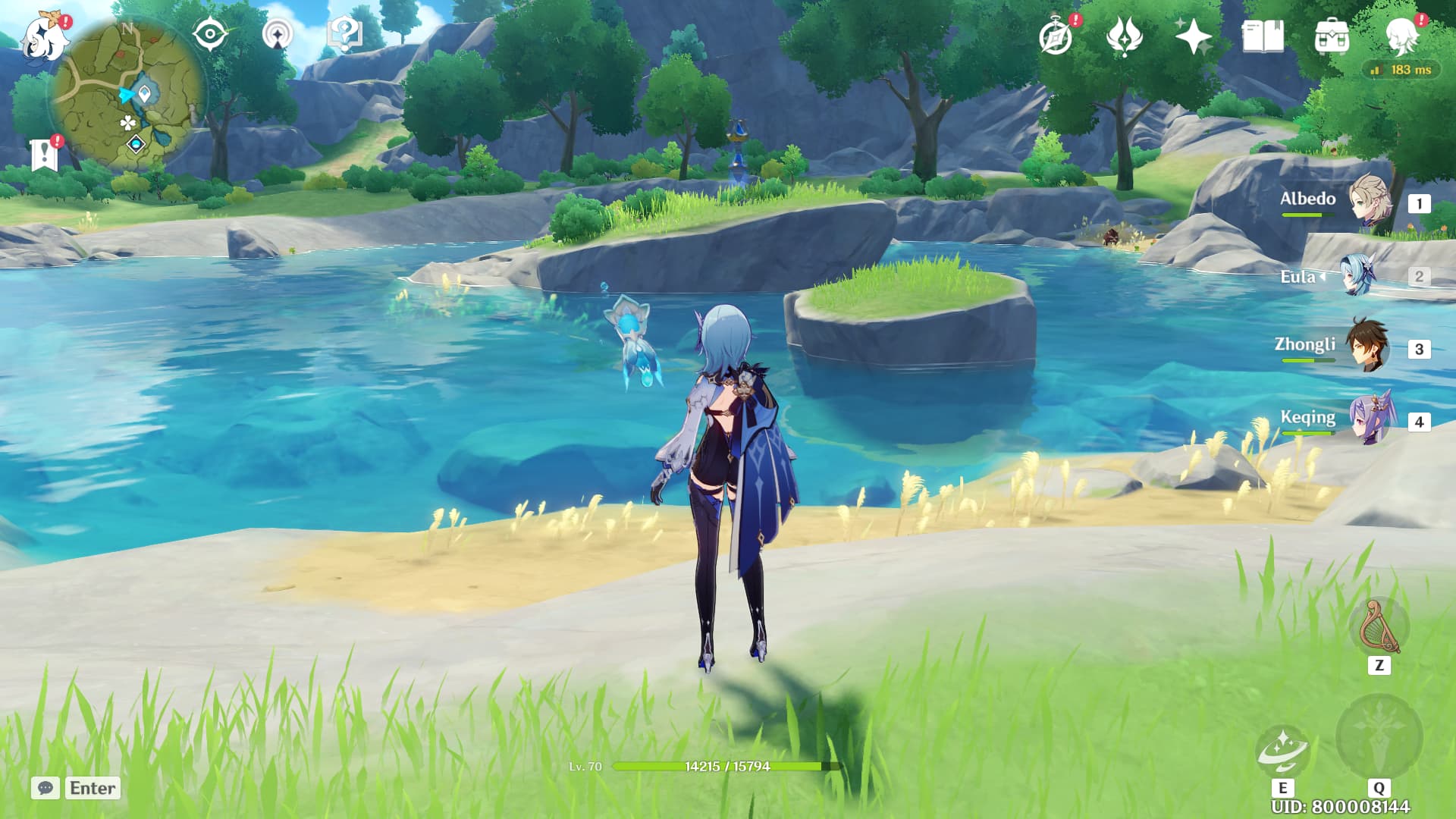
Task: Open the battle pass winged icon
Action: 1124,36
